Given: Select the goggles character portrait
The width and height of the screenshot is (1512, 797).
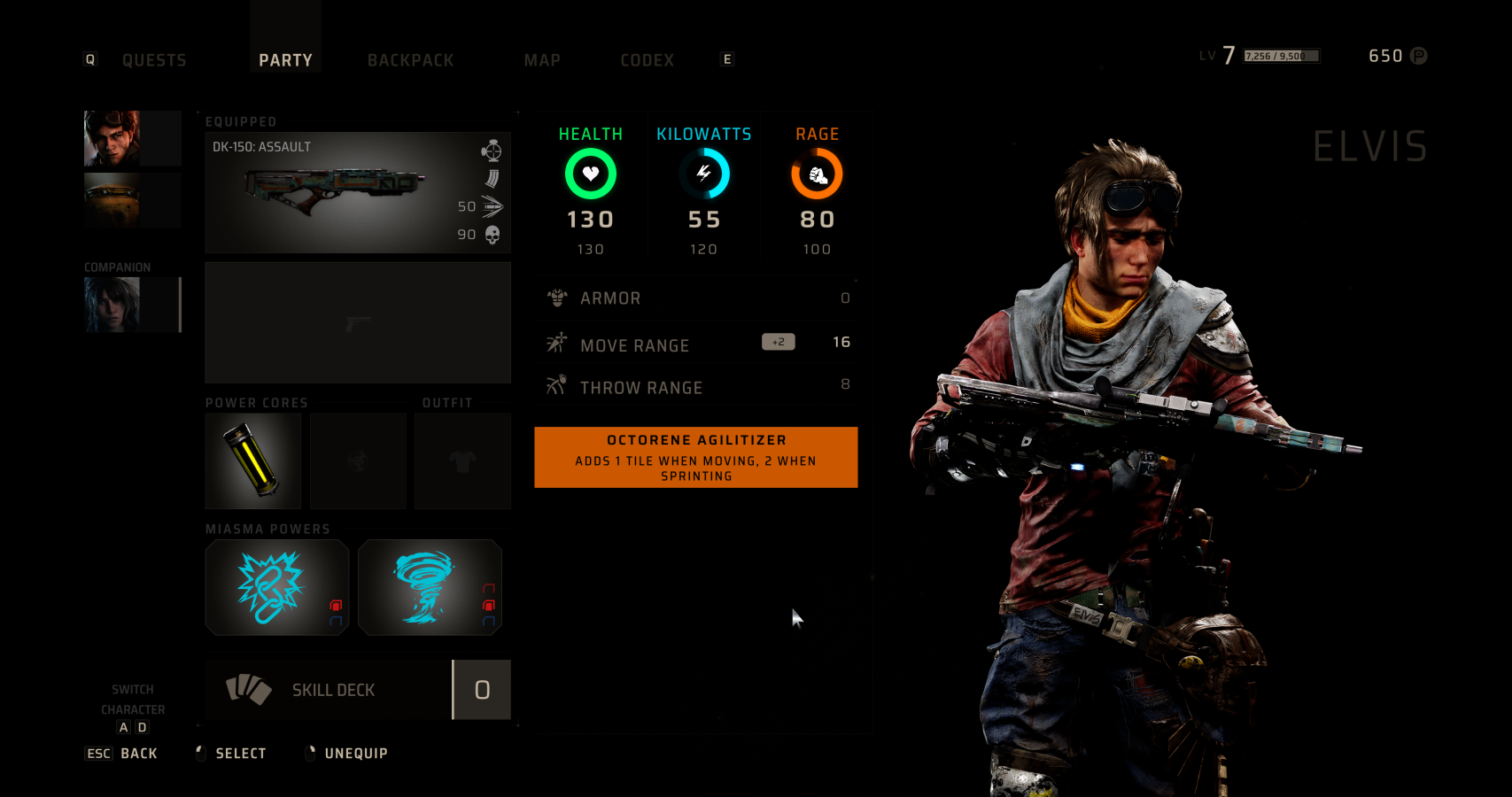Looking at the screenshot, I should coord(112,138).
